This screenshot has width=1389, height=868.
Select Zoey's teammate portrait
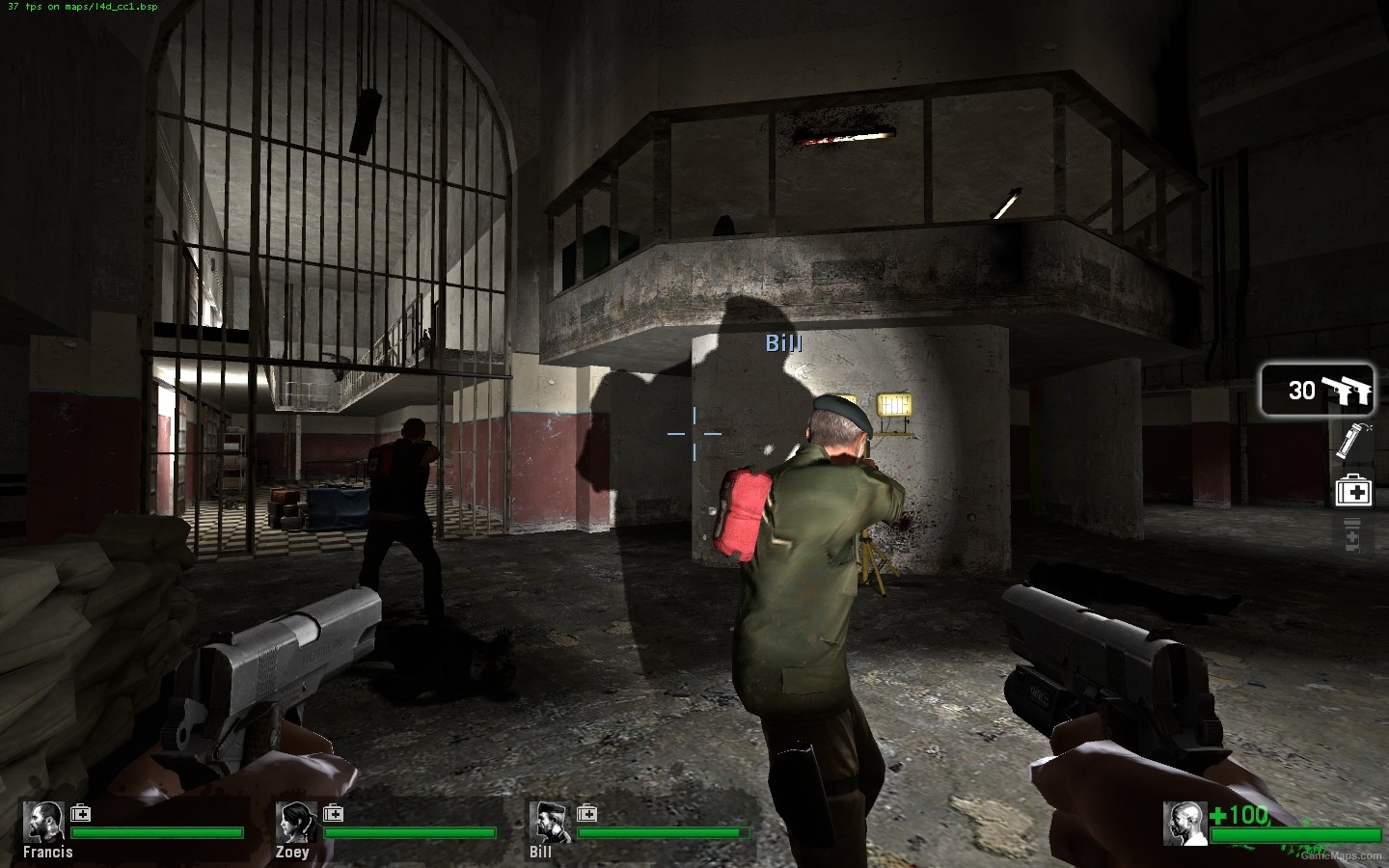click(x=296, y=821)
